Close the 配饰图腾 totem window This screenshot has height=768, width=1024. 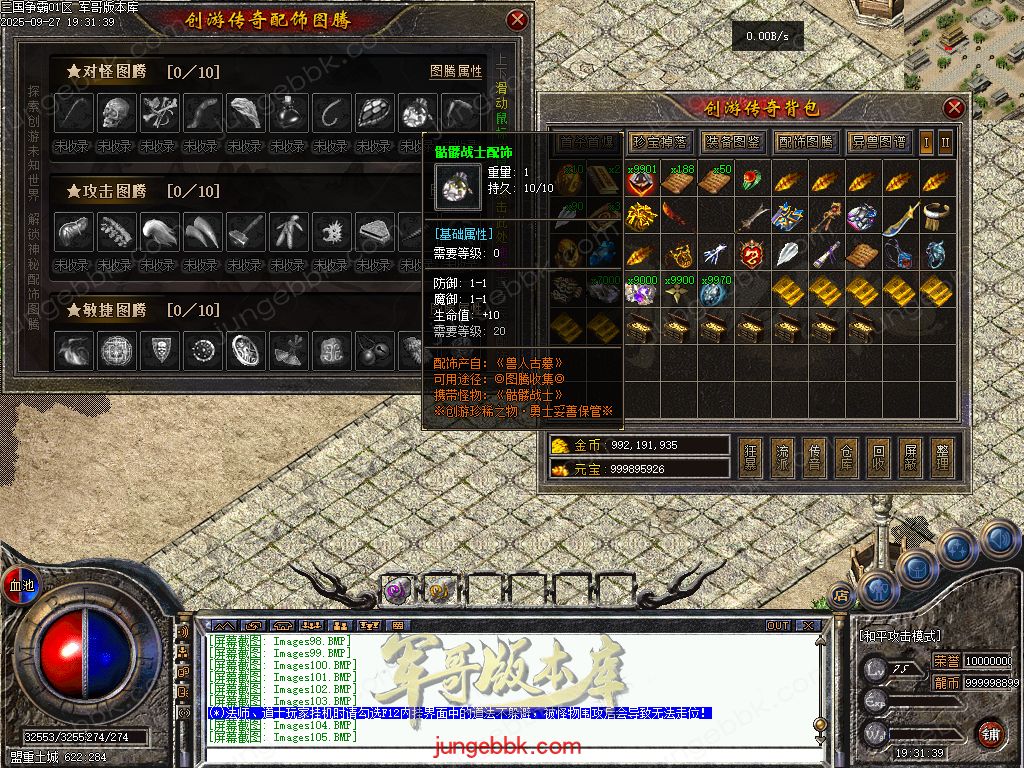pos(516,20)
